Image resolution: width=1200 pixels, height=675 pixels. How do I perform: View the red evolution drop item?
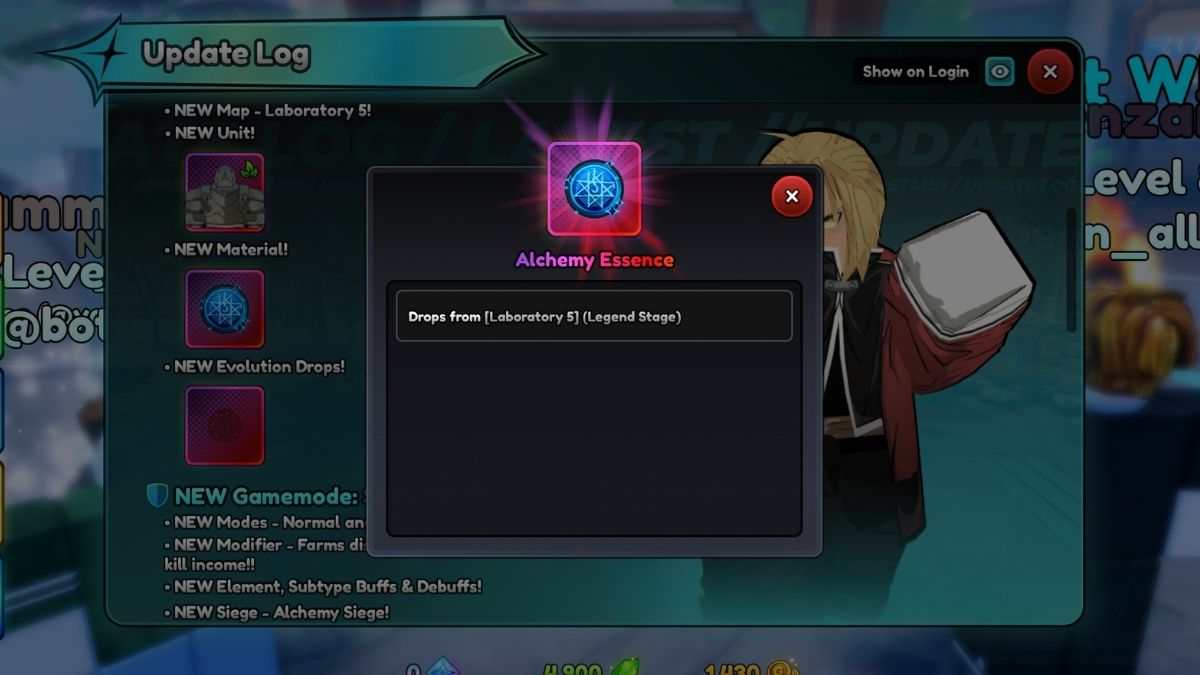click(x=225, y=425)
